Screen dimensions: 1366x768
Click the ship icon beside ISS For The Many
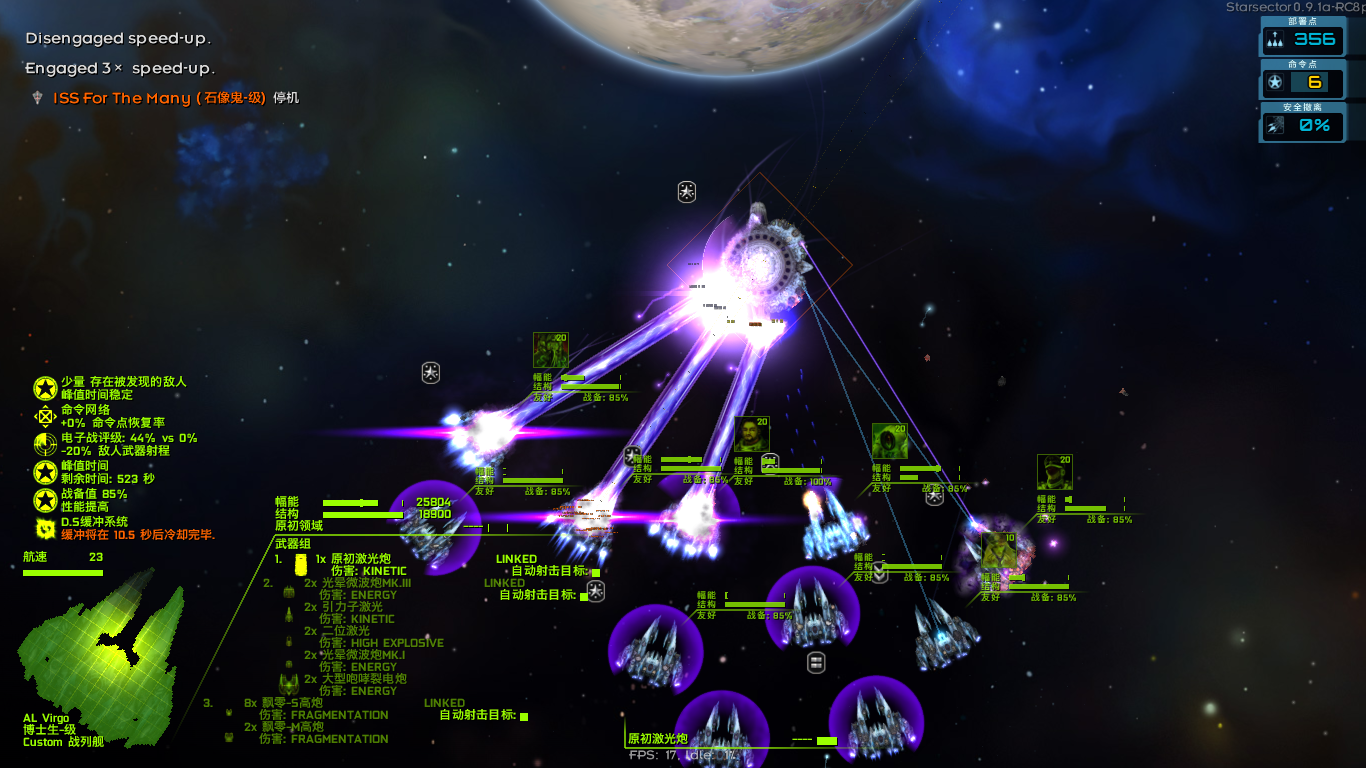tap(37, 98)
